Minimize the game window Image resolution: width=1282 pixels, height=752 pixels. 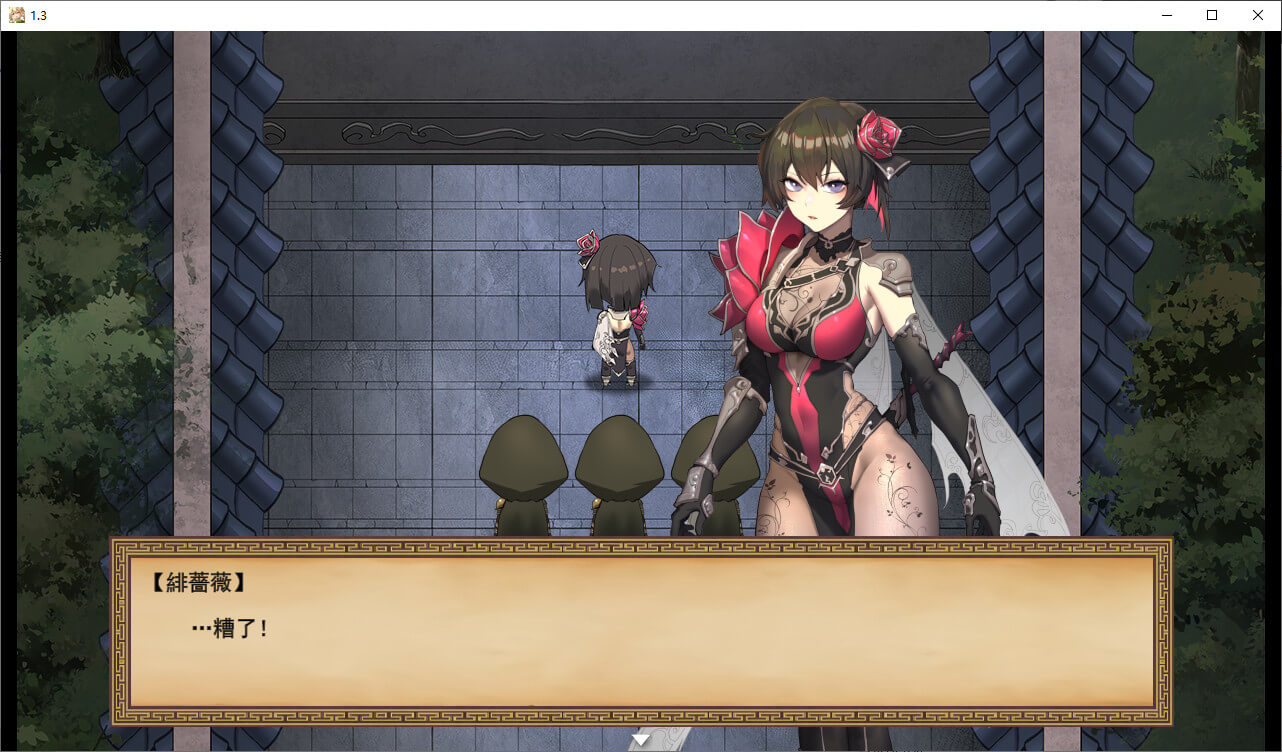(x=1167, y=15)
